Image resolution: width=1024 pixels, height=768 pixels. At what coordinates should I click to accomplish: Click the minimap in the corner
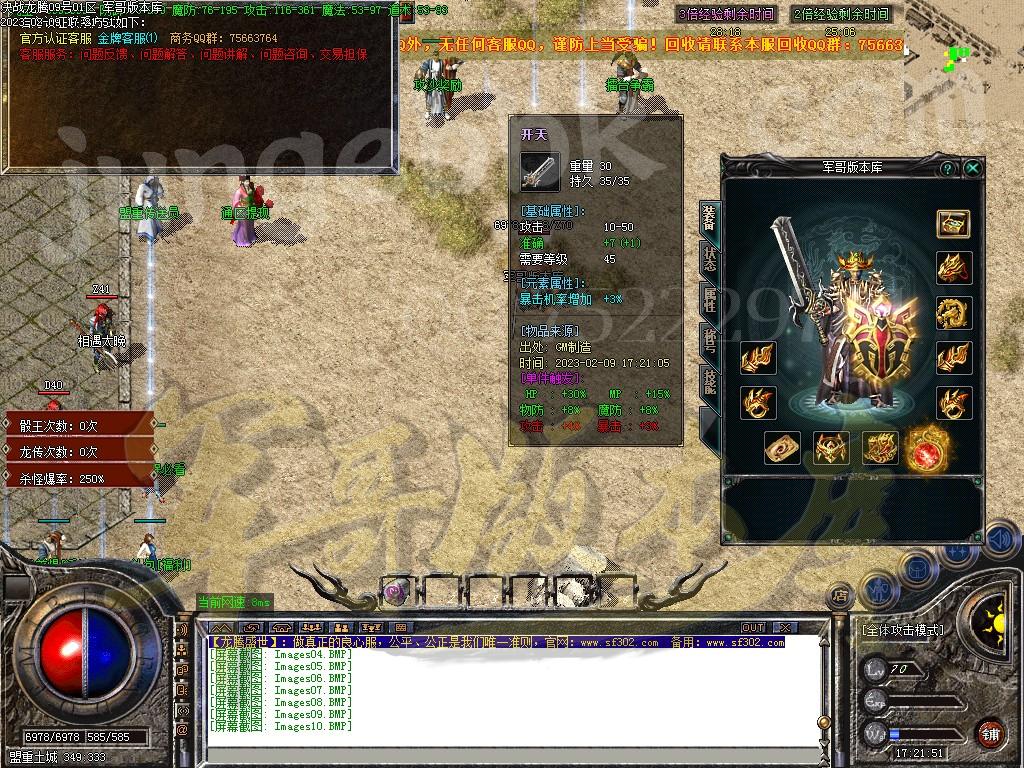963,60
